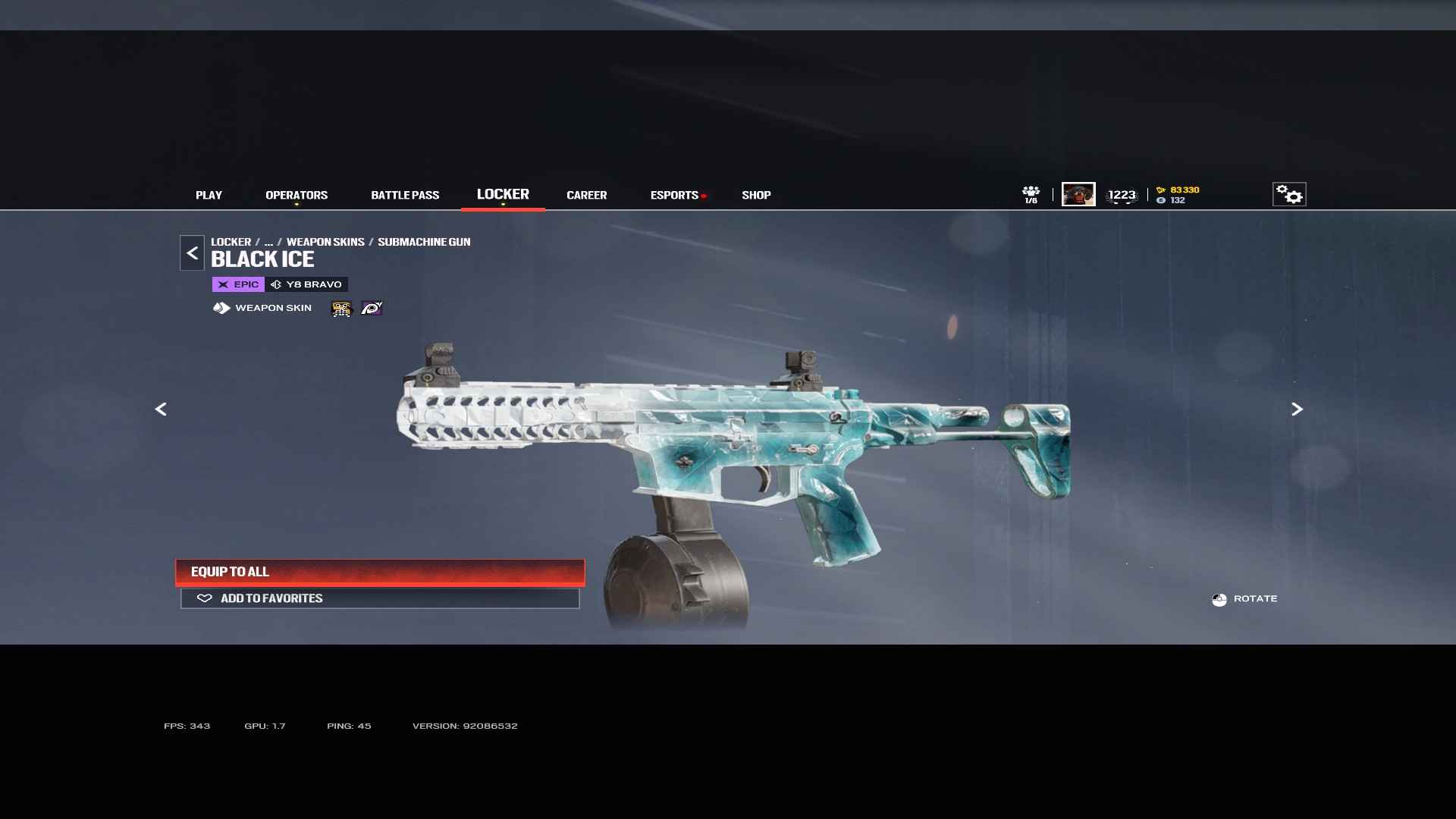Return to Weapon Skins breadcrumb

(x=325, y=242)
